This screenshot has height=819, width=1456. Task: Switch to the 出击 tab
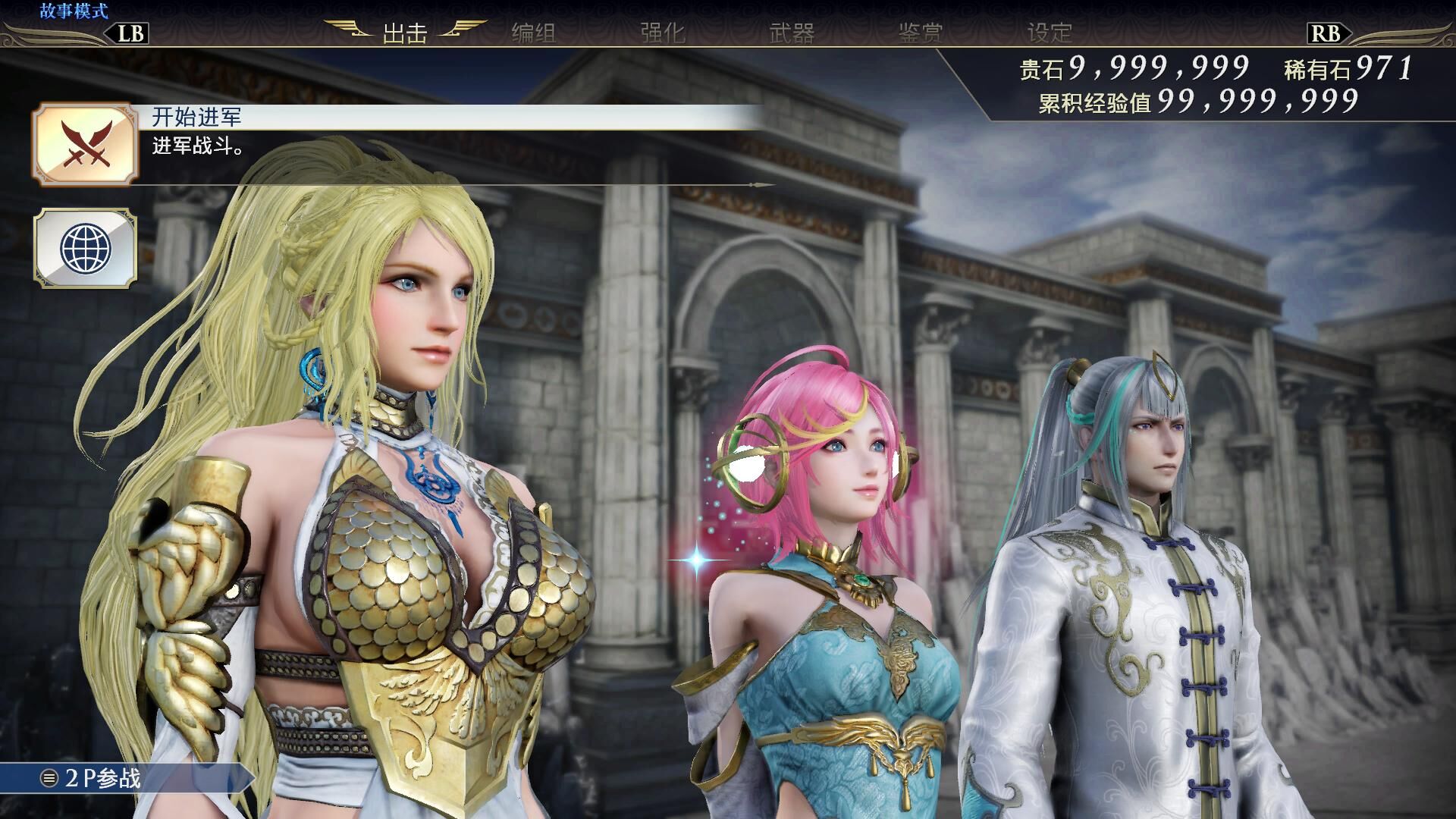point(405,33)
